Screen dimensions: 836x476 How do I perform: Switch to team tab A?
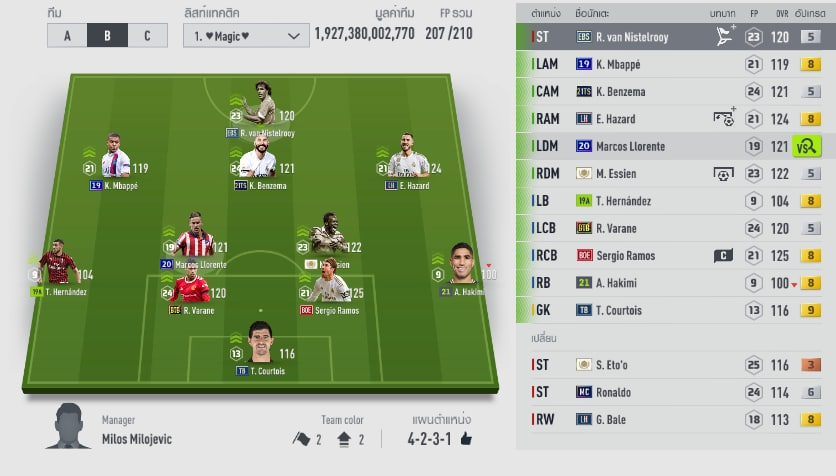tap(67, 35)
